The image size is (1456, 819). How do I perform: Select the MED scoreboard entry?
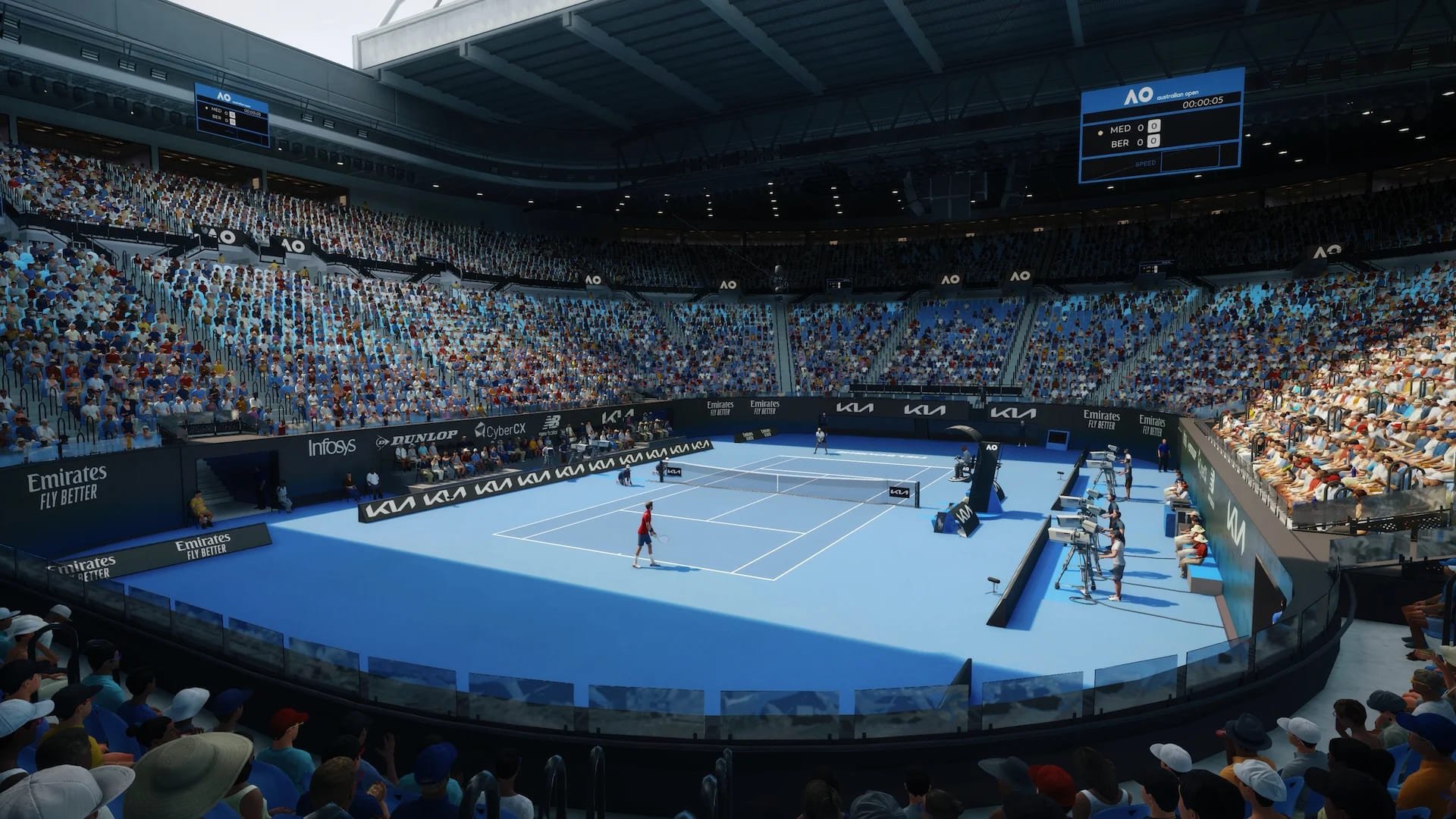pyautogui.click(x=1121, y=129)
